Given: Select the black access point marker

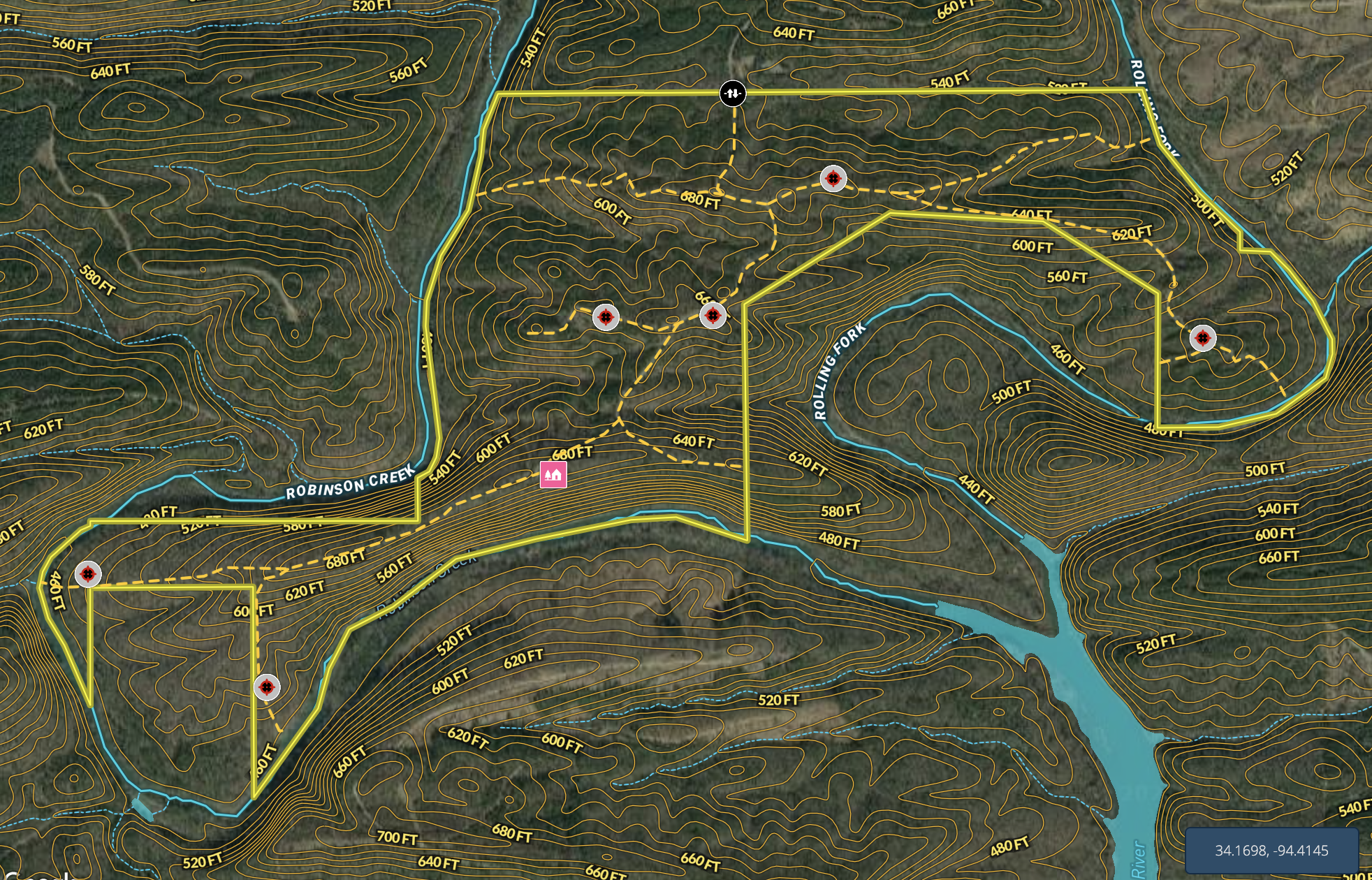Looking at the screenshot, I should 732,93.
